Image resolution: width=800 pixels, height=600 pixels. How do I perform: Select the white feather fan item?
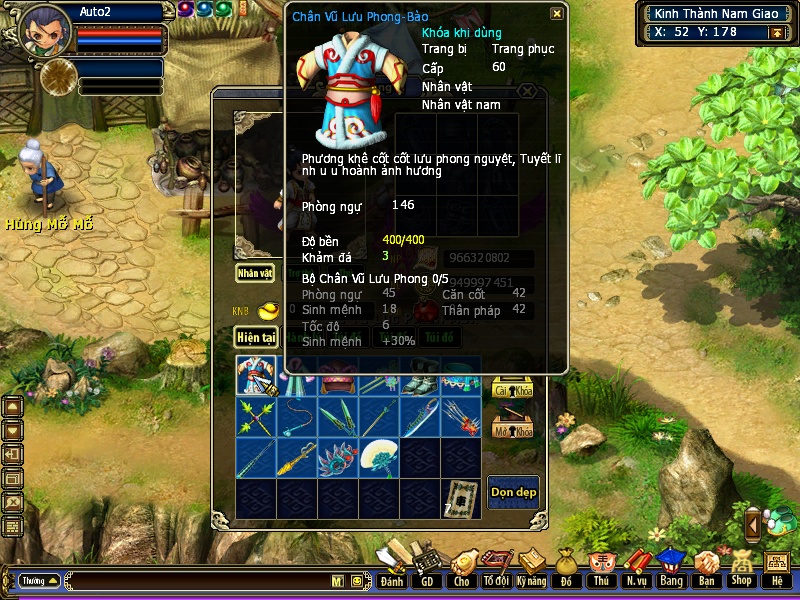click(378, 457)
